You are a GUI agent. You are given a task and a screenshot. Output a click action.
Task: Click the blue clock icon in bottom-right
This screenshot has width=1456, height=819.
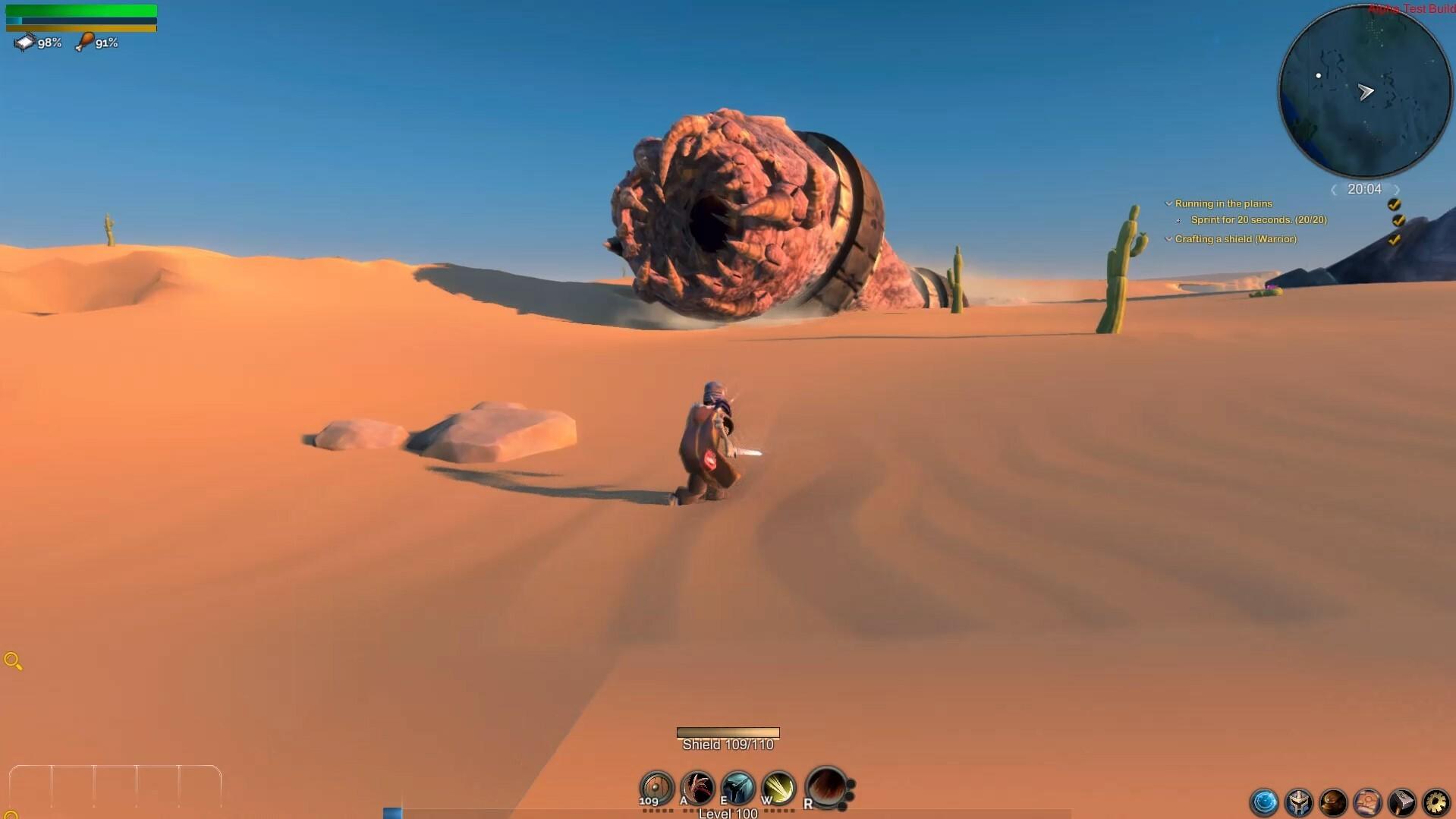click(x=1265, y=802)
